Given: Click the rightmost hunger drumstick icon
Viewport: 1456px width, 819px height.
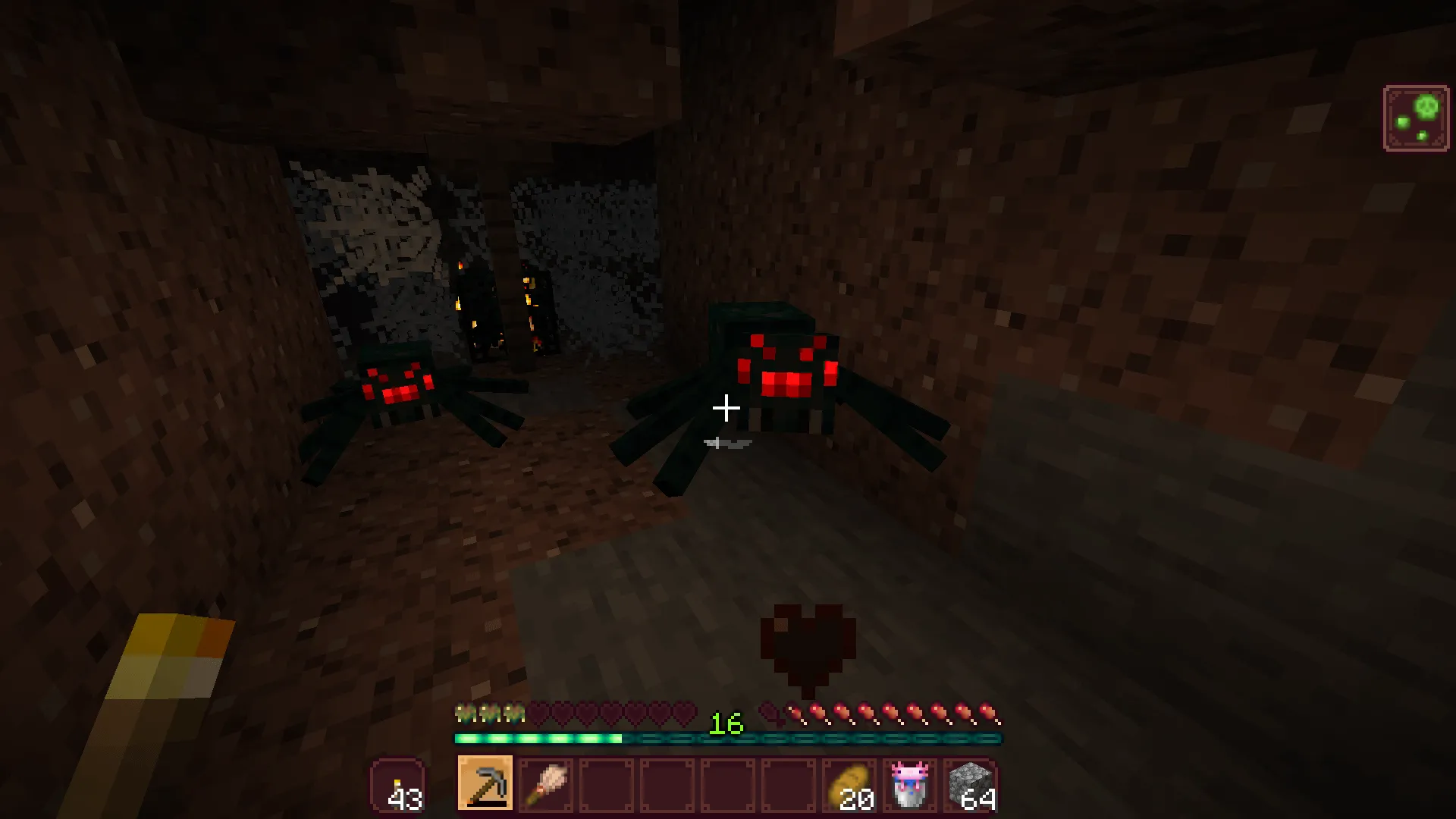Looking at the screenshot, I should click(988, 714).
